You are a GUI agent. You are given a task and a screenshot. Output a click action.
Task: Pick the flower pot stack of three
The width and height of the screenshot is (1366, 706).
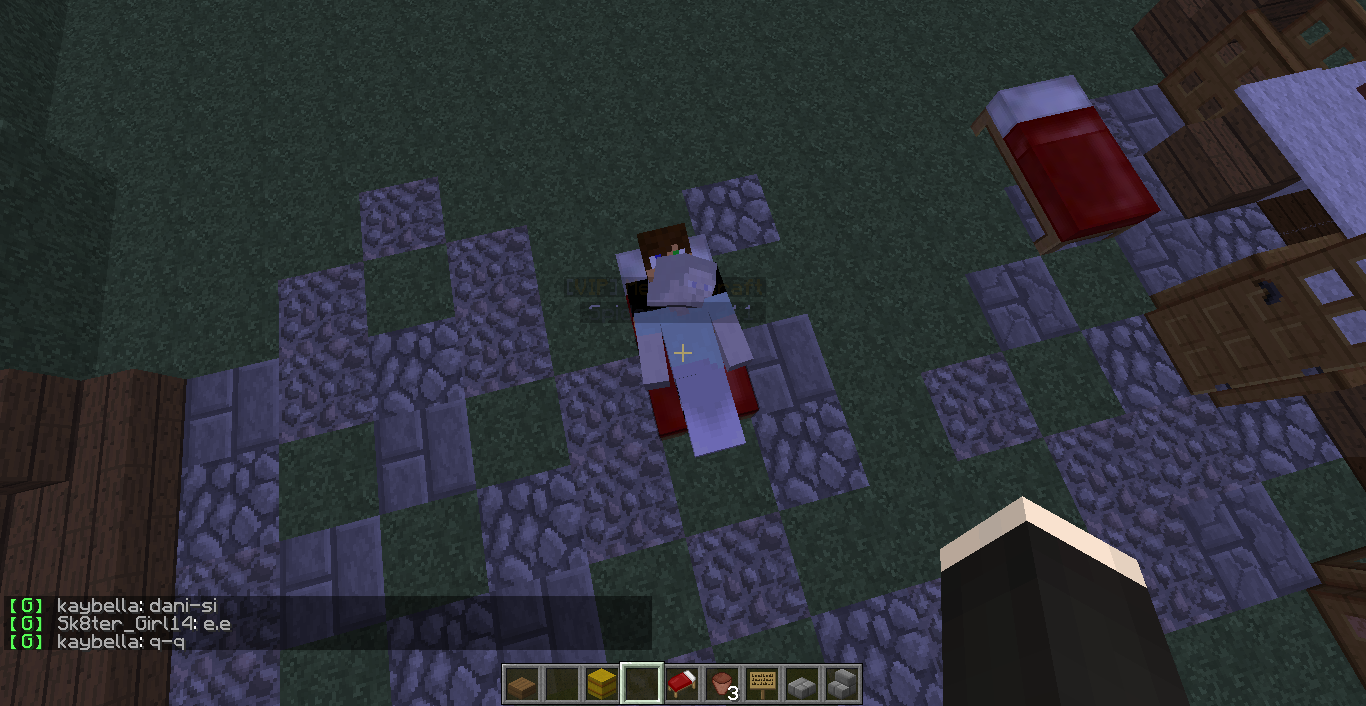[721, 685]
